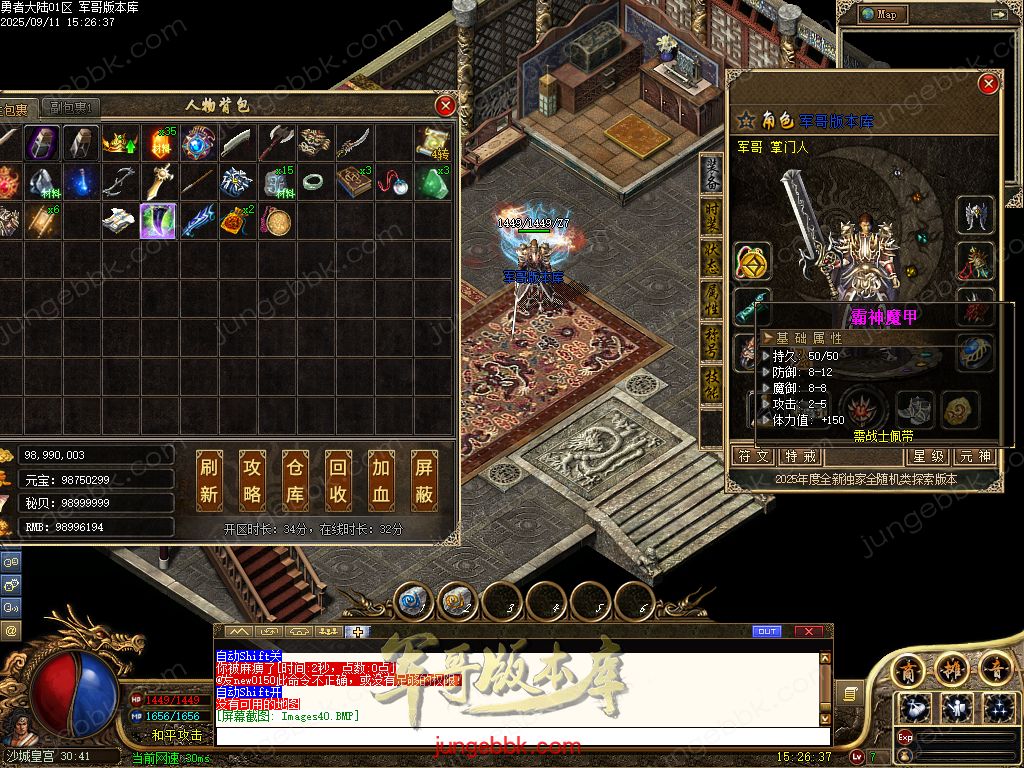The width and height of the screenshot is (1024, 768).
Task: Close the character equipment panel
Action: 988,84
